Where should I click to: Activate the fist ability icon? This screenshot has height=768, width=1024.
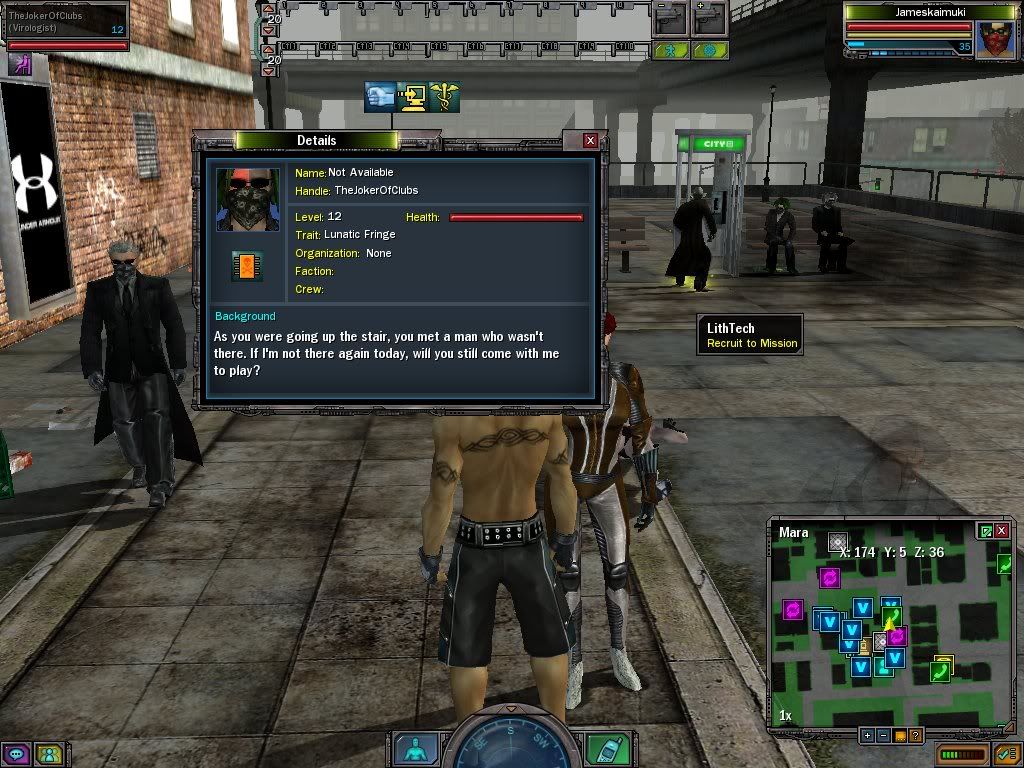[379, 96]
